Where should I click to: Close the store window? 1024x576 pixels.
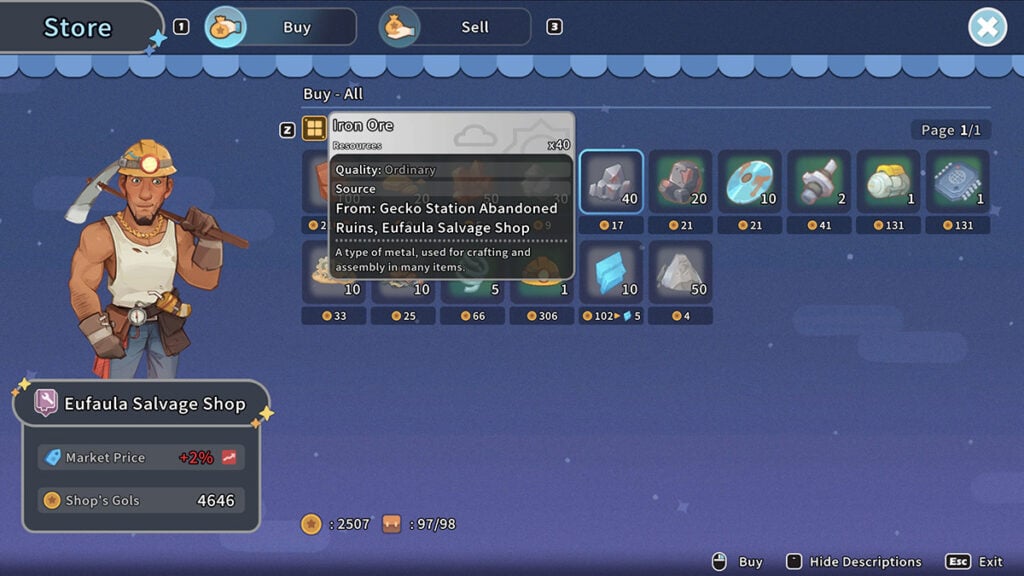point(987,27)
